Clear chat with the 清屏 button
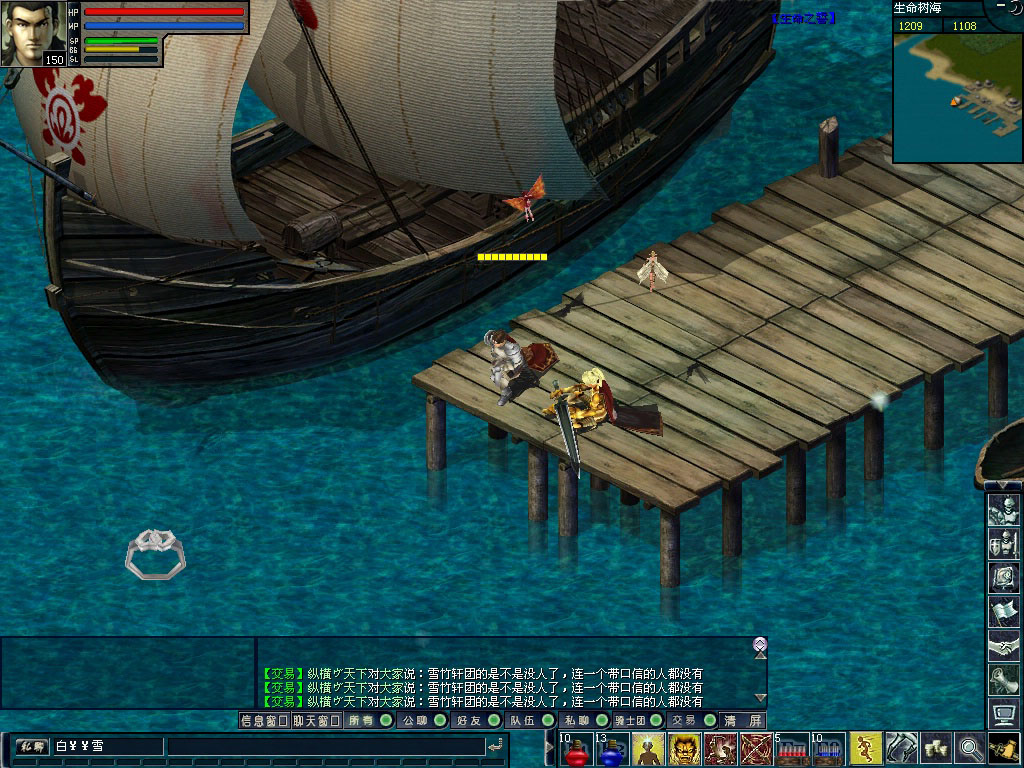The image size is (1024, 768). tap(744, 720)
